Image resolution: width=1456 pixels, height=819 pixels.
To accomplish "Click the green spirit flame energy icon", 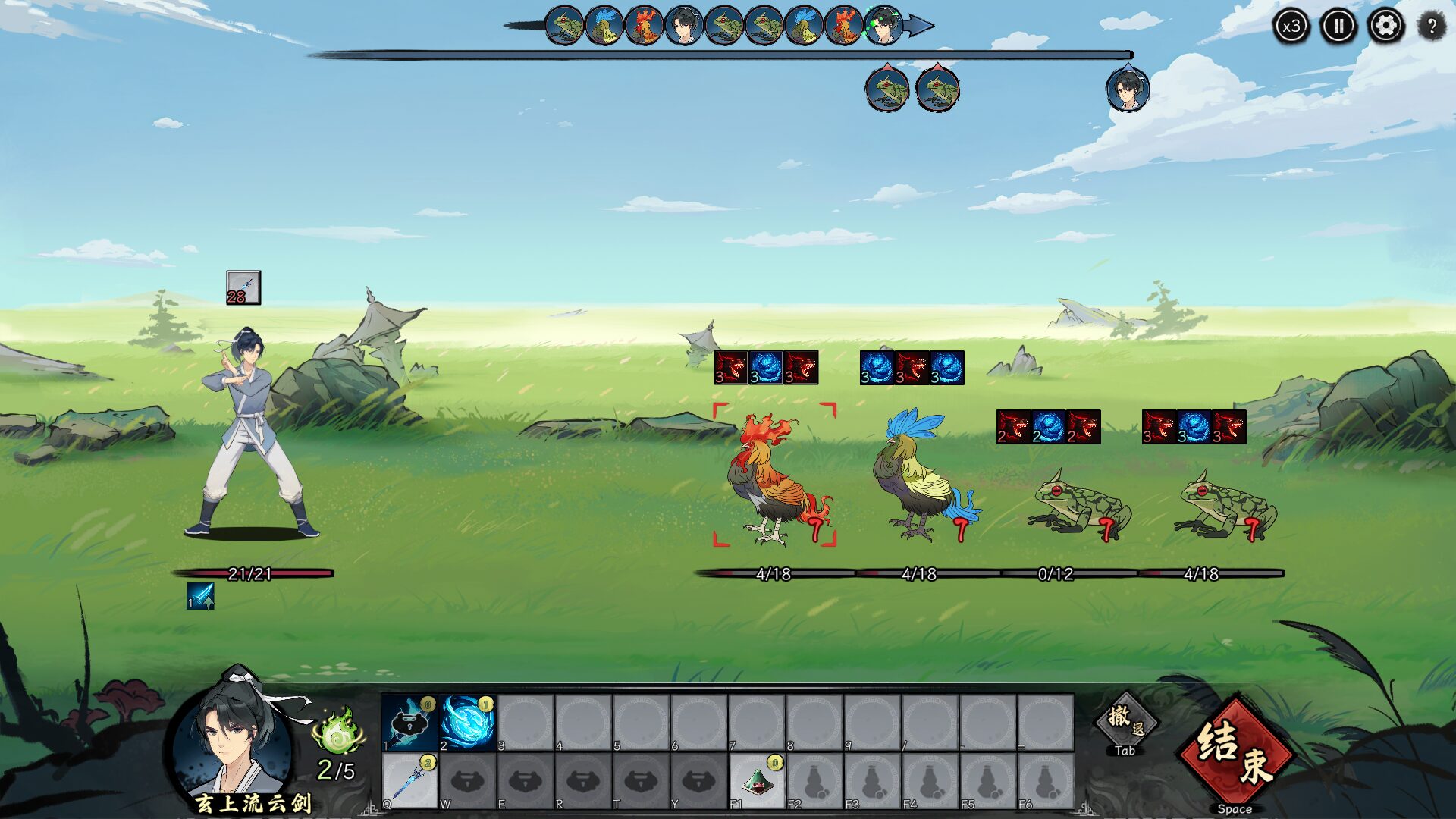I will 338,732.
